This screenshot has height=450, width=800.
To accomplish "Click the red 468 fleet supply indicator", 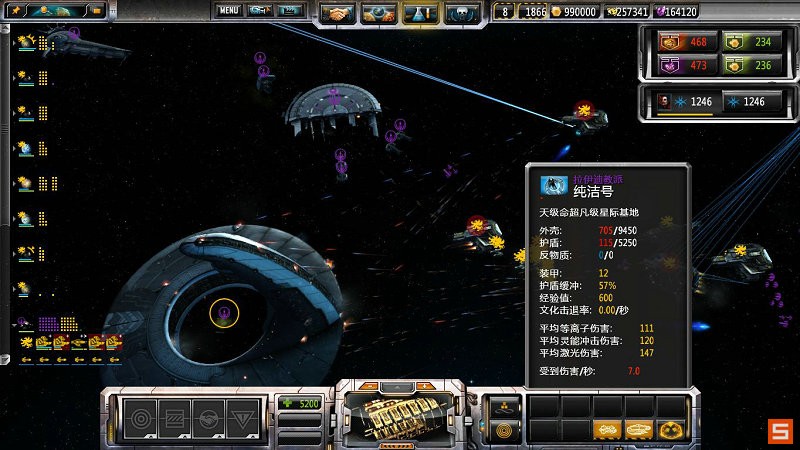I will pos(680,42).
